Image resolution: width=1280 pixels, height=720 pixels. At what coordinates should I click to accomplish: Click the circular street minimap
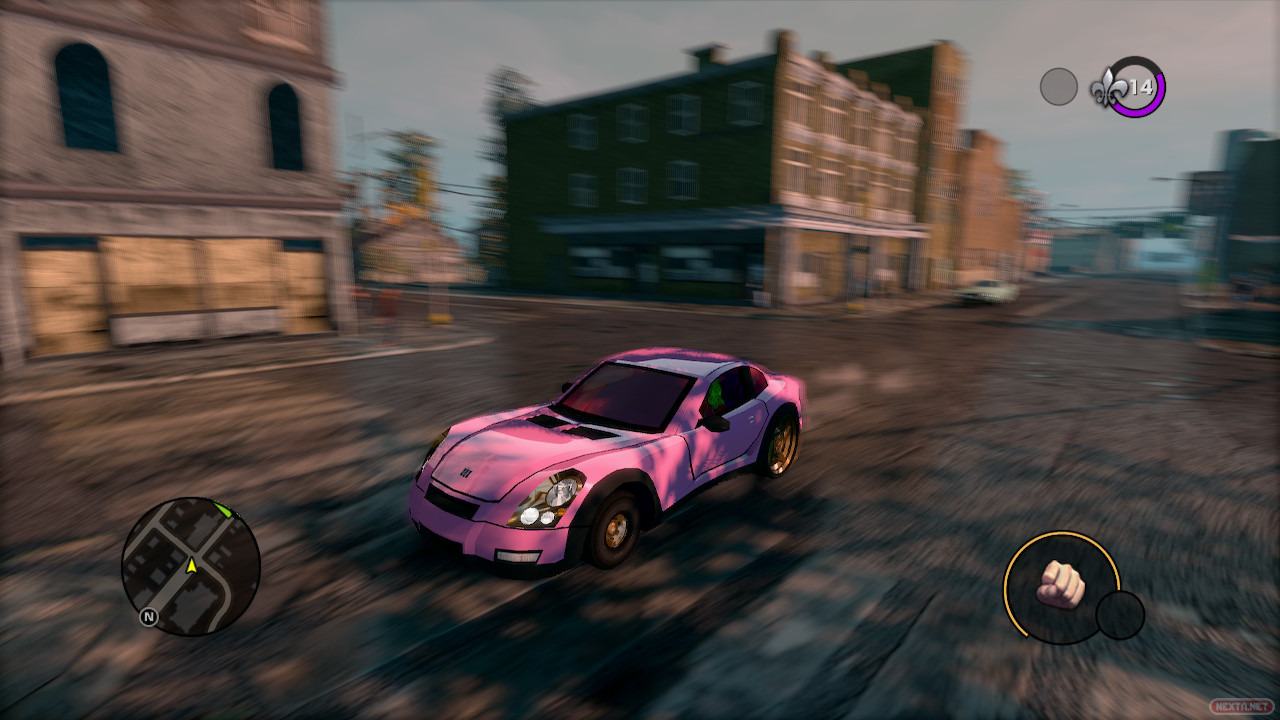point(191,566)
